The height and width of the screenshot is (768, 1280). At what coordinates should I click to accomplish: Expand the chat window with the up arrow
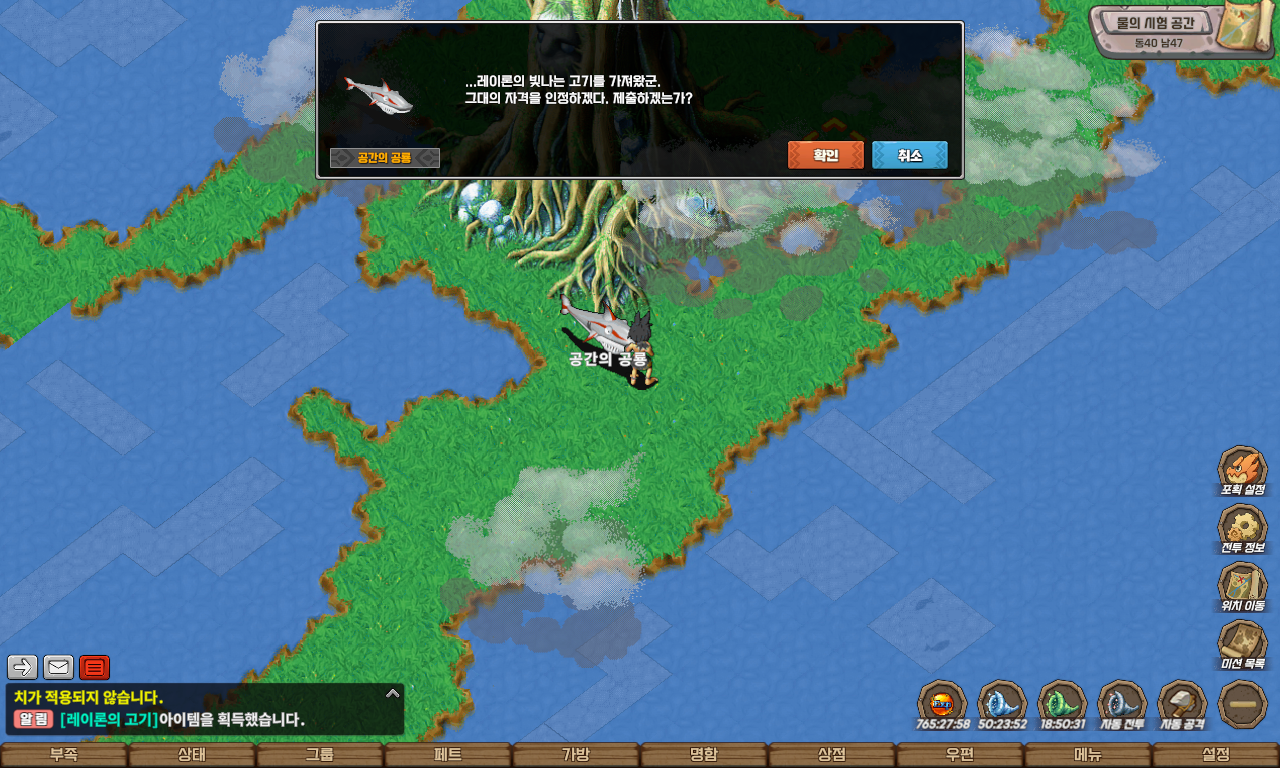pos(393,692)
